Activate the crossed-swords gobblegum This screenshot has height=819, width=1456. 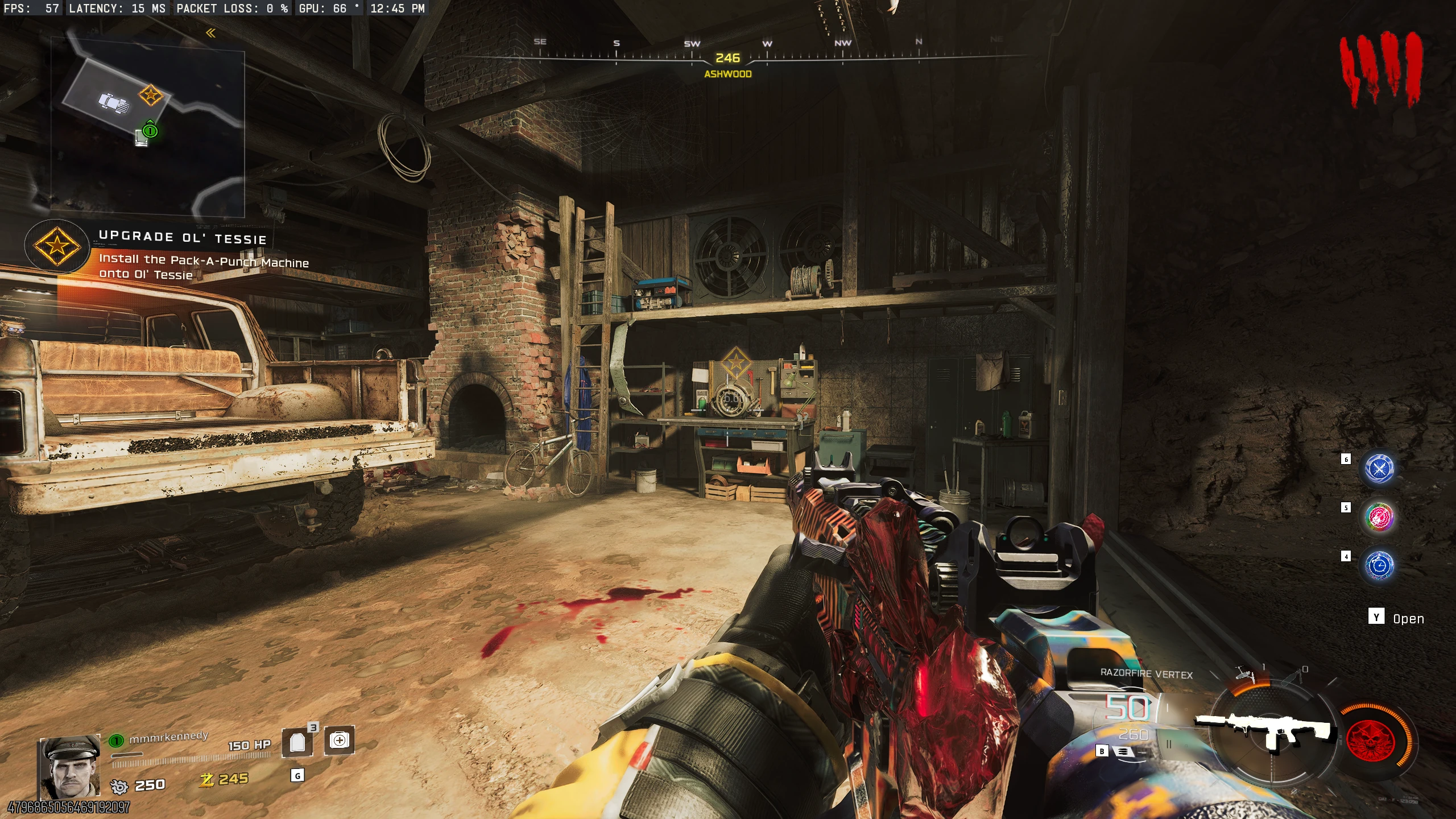pyautogui.click(x=1379, y=469)
